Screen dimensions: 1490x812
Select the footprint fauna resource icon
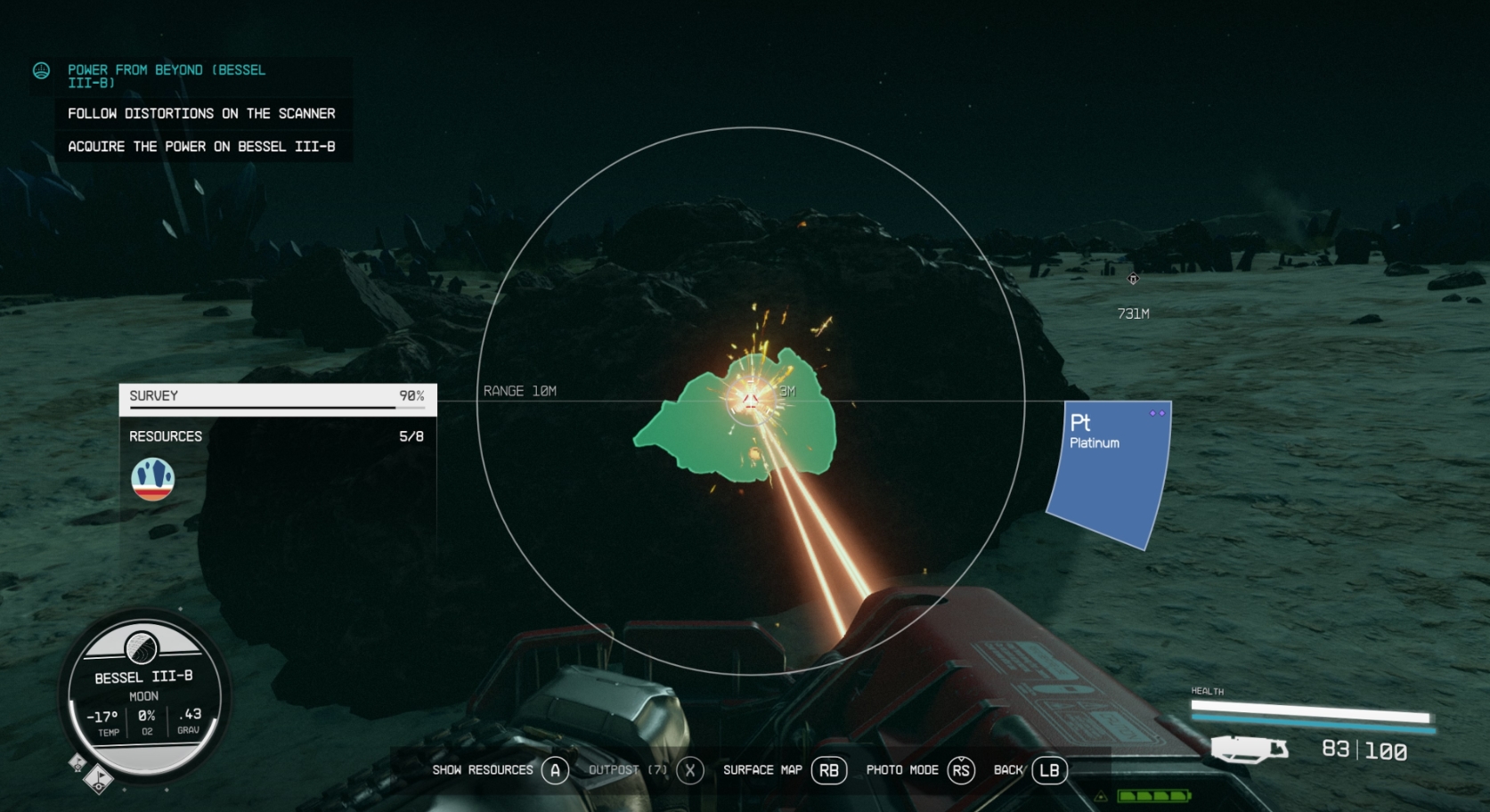(151, 478)
